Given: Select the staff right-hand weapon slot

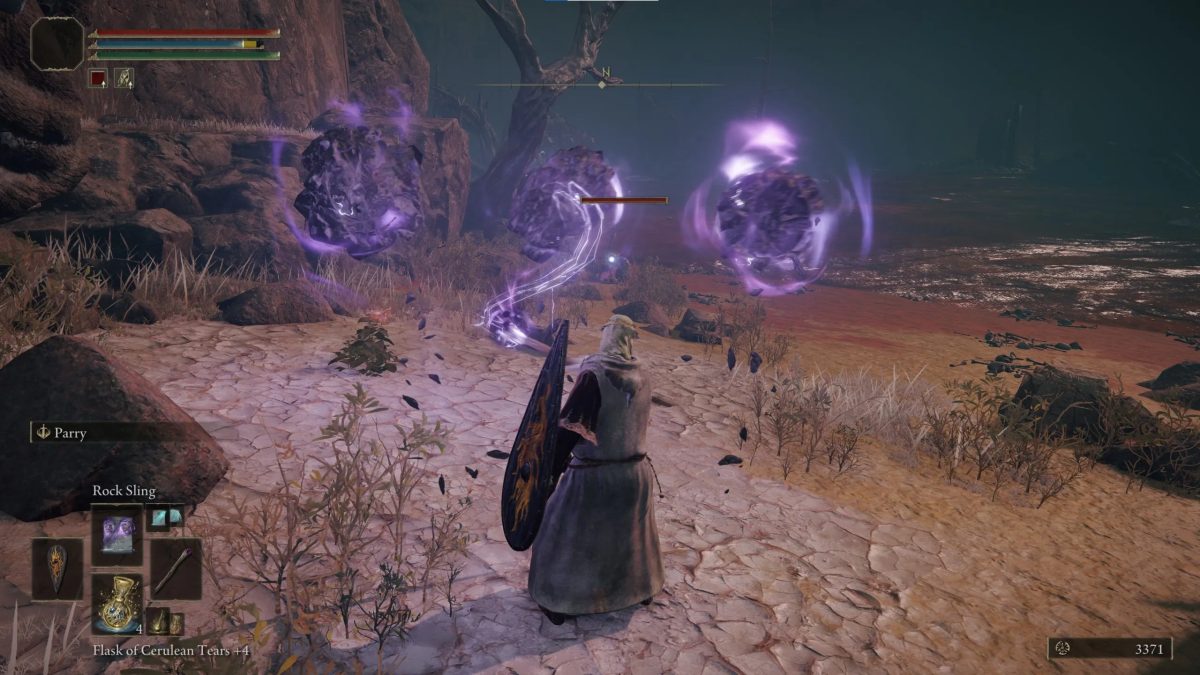Looking at the screenshot, I should [176, 569].
